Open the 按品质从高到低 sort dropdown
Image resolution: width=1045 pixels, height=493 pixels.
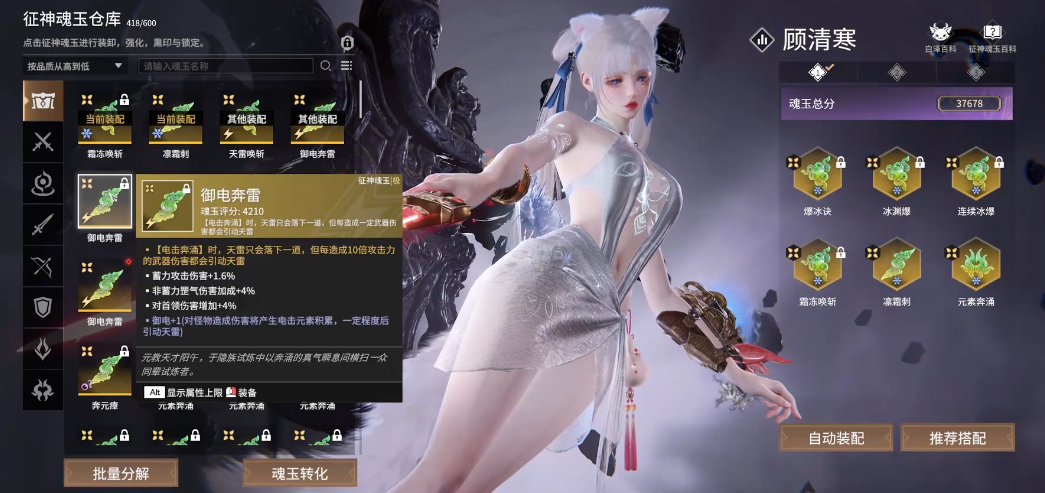pyautogui.click(x=75, y=66)
